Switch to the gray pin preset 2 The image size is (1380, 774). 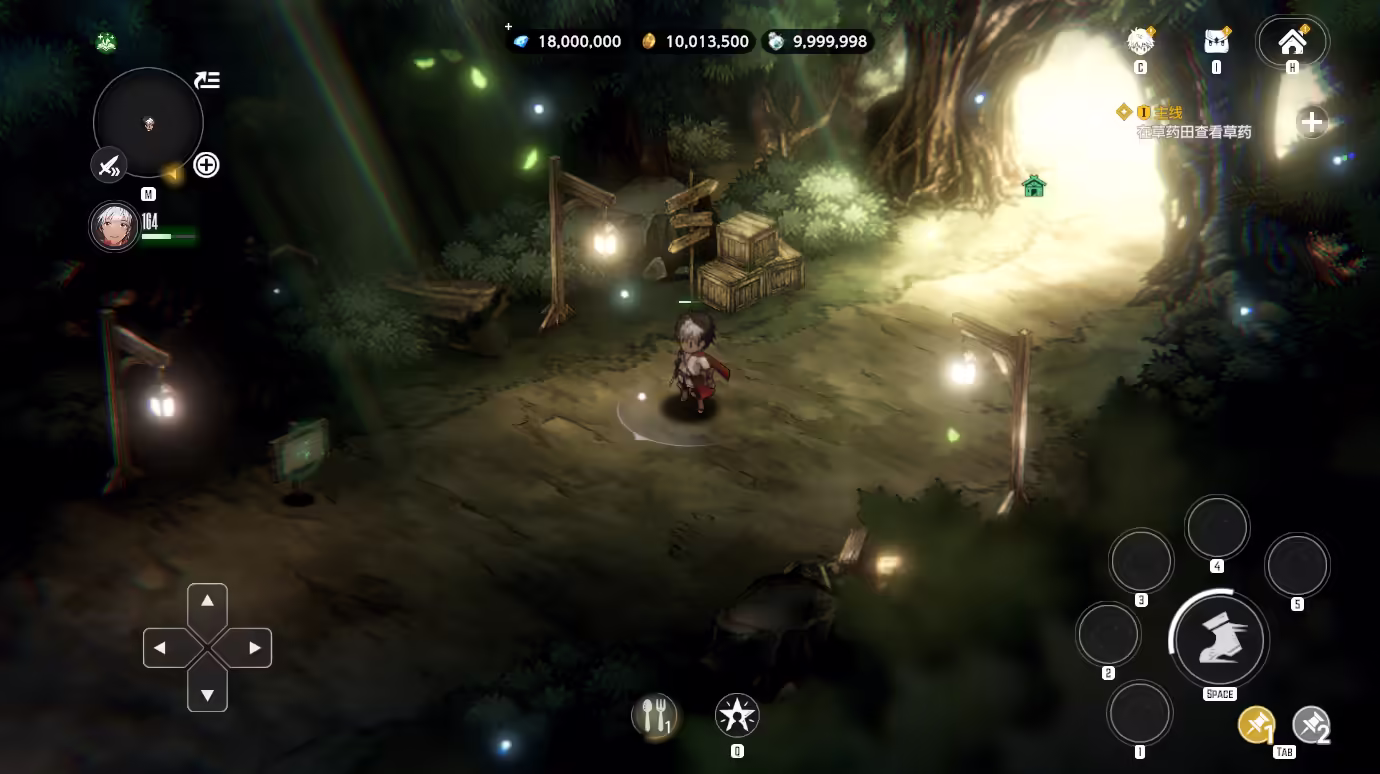click(x=1311, y=725)
